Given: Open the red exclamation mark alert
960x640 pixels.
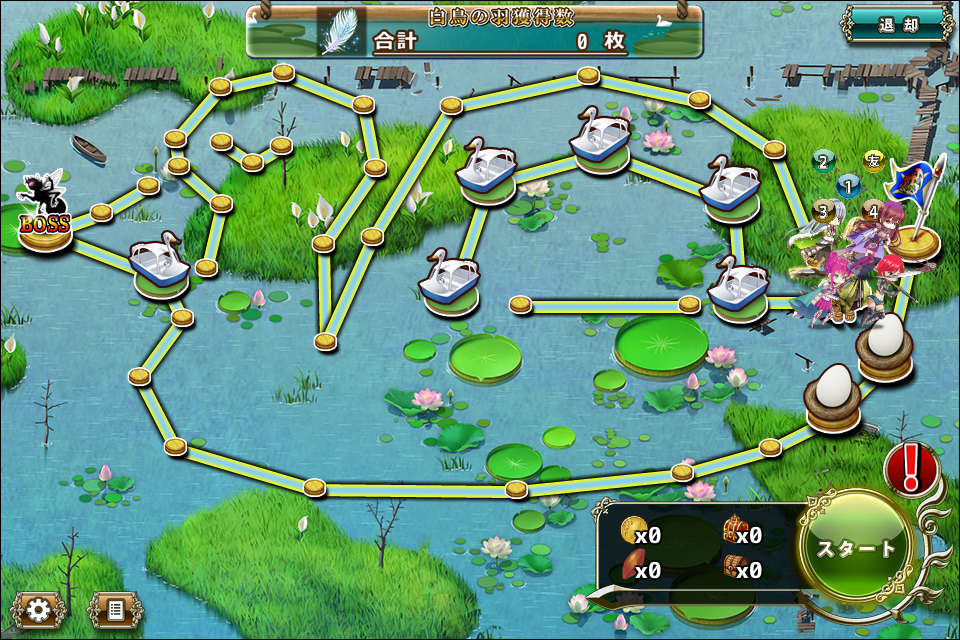Looking at the screenshot, I should 910,467.
